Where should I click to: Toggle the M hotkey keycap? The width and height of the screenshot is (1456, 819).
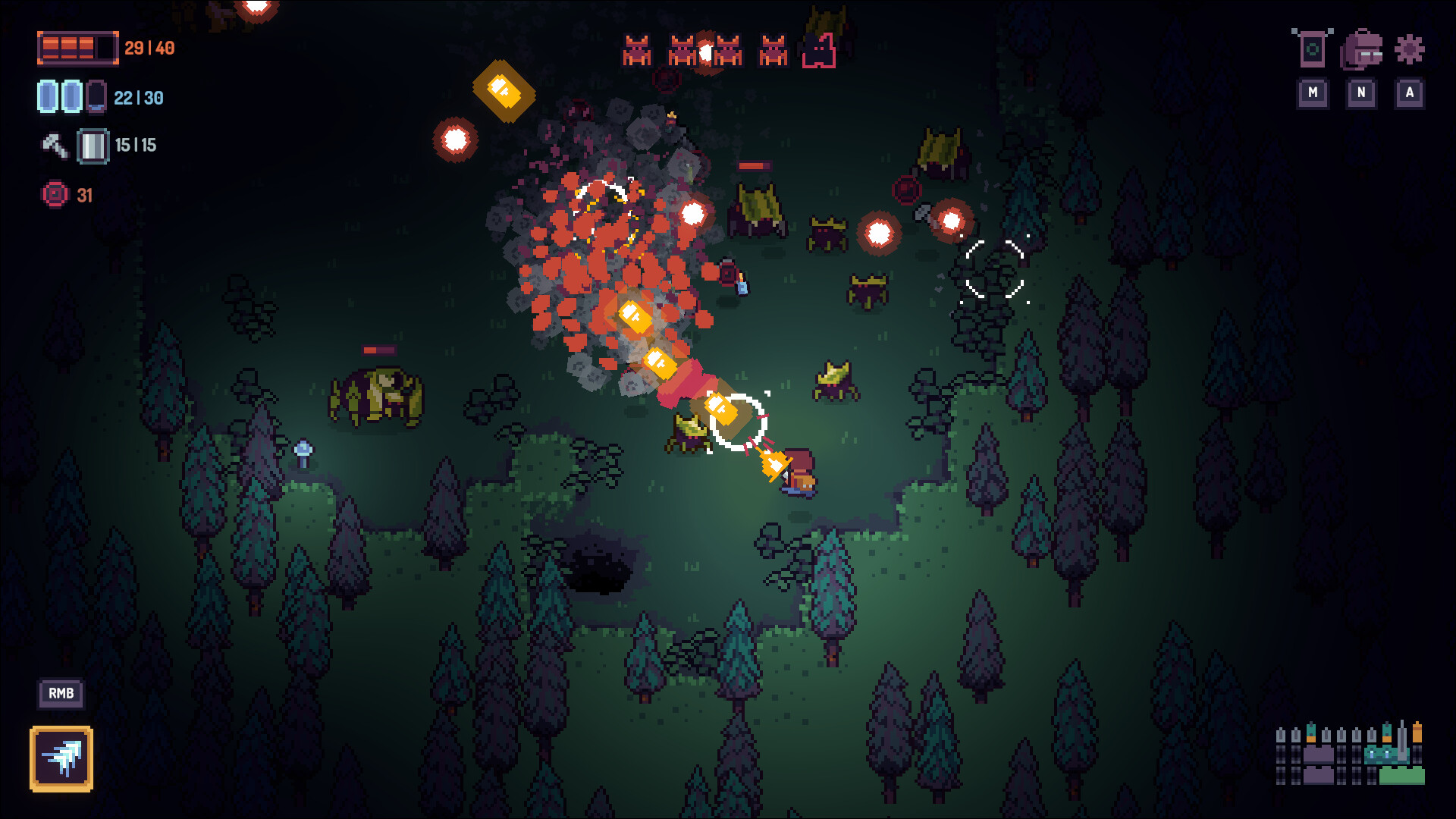point(1312,93)
